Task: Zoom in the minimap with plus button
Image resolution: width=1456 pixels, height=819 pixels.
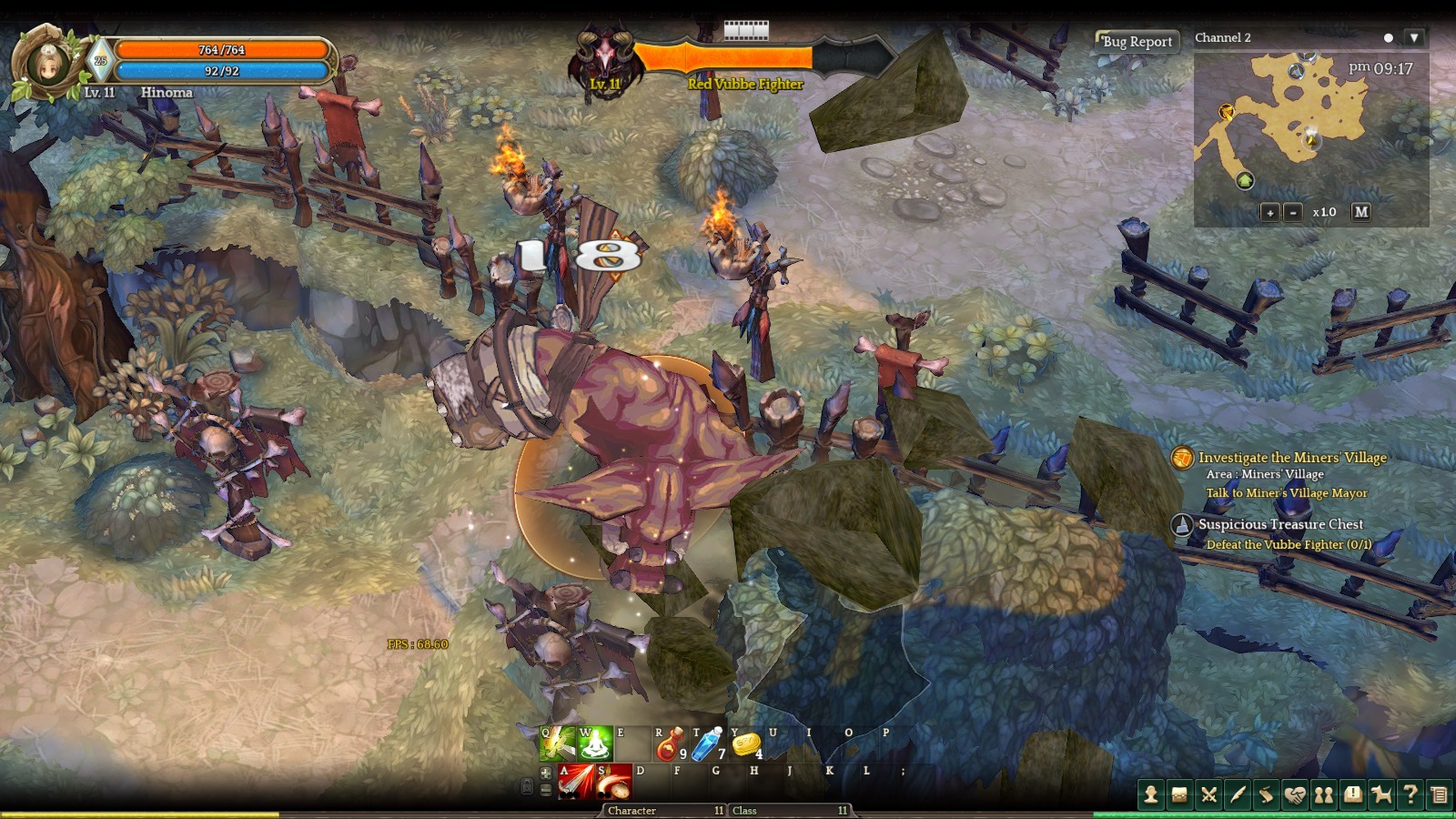Action: coord(1269,212)
